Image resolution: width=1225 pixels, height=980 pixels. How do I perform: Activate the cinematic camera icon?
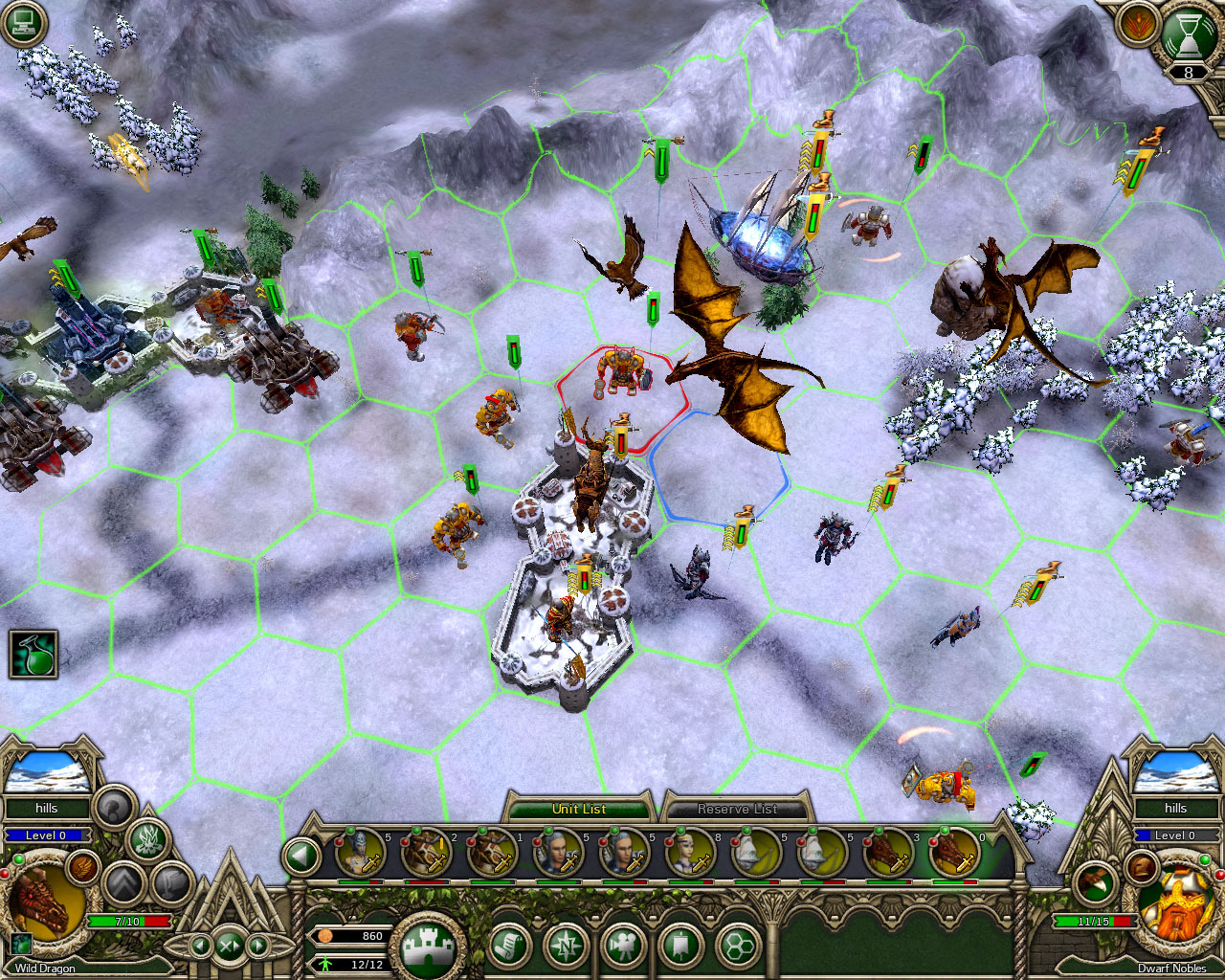point(623,944)
